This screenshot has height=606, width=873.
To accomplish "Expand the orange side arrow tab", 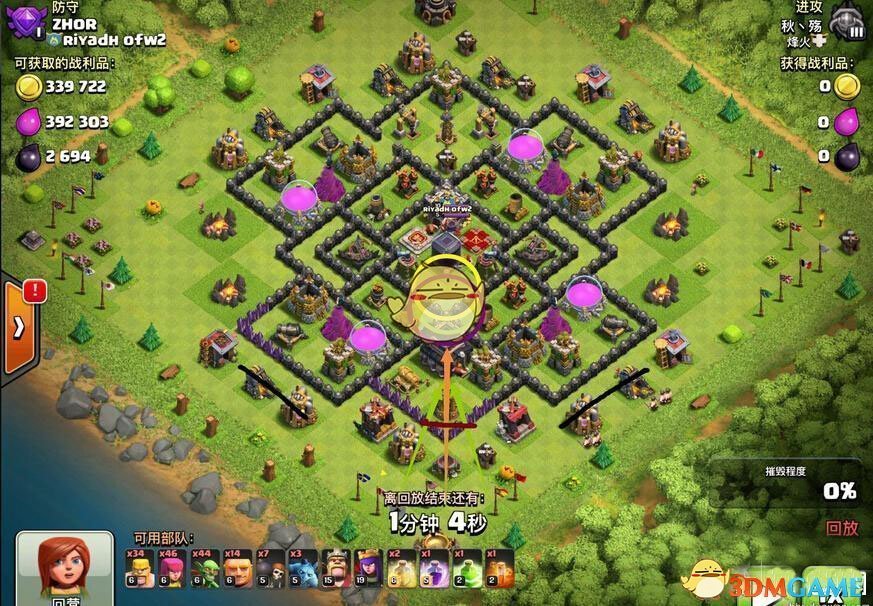I will [19, 327].
